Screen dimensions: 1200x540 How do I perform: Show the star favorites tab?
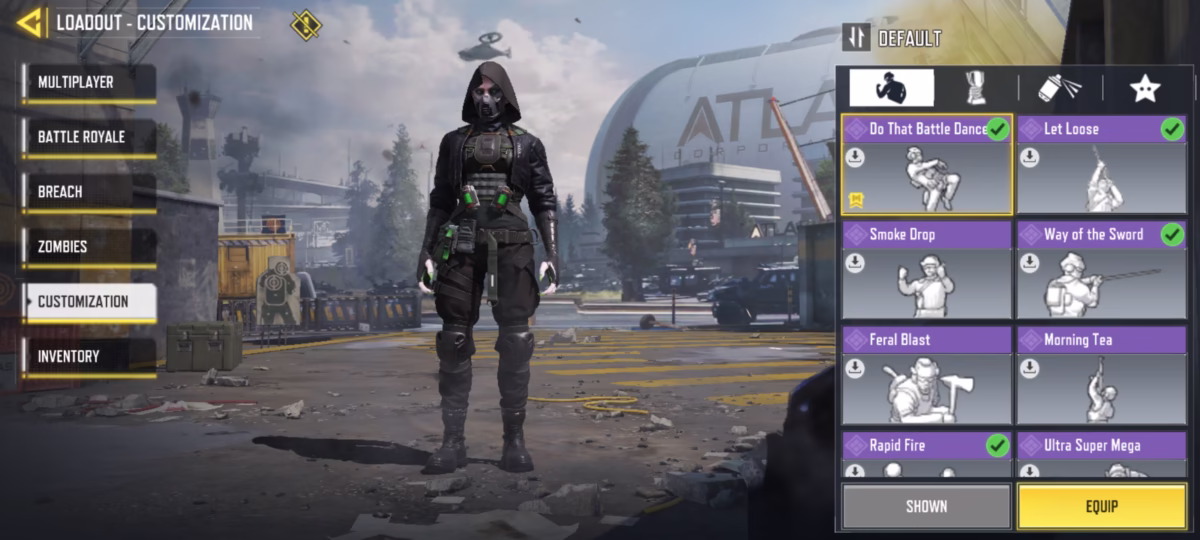1144,88
